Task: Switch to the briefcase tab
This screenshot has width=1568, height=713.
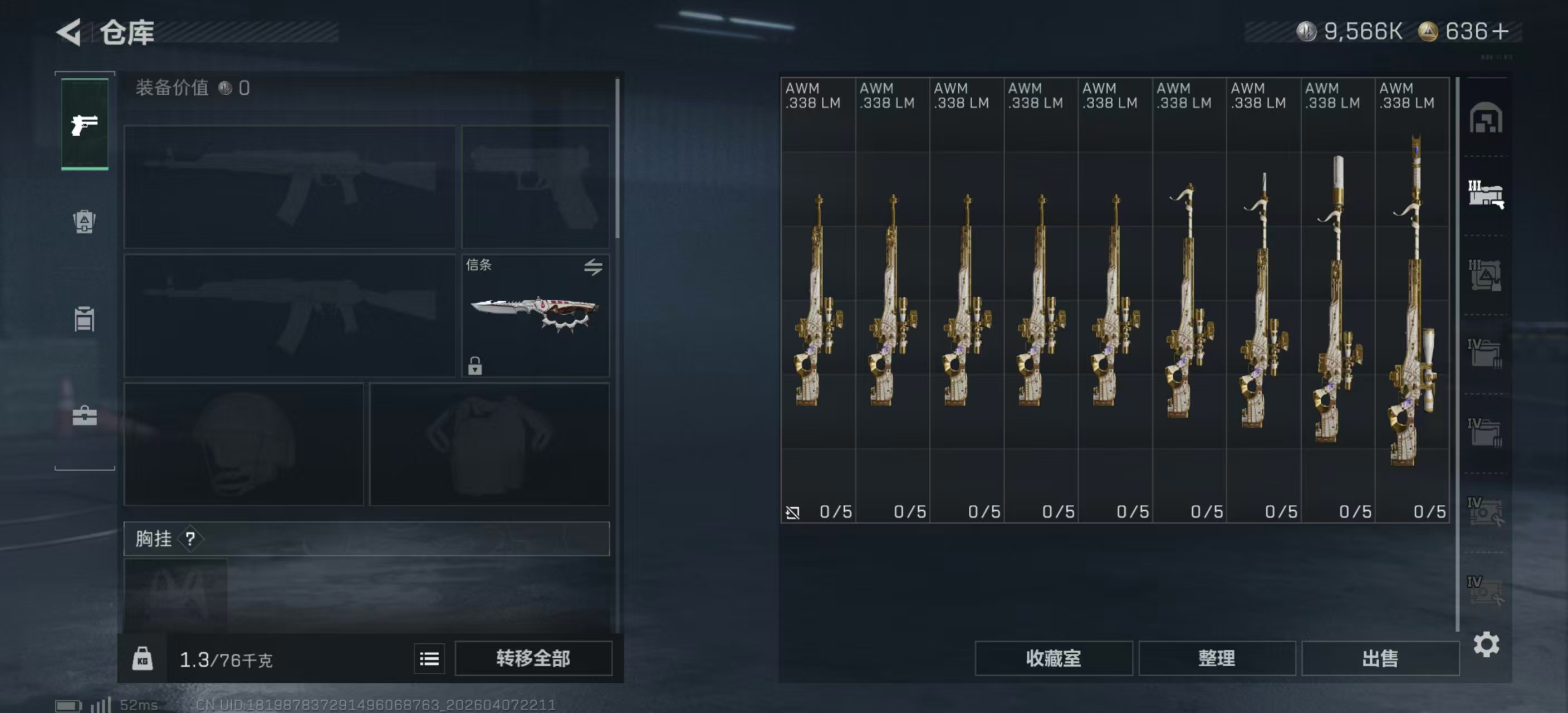Action: [85, 417]
